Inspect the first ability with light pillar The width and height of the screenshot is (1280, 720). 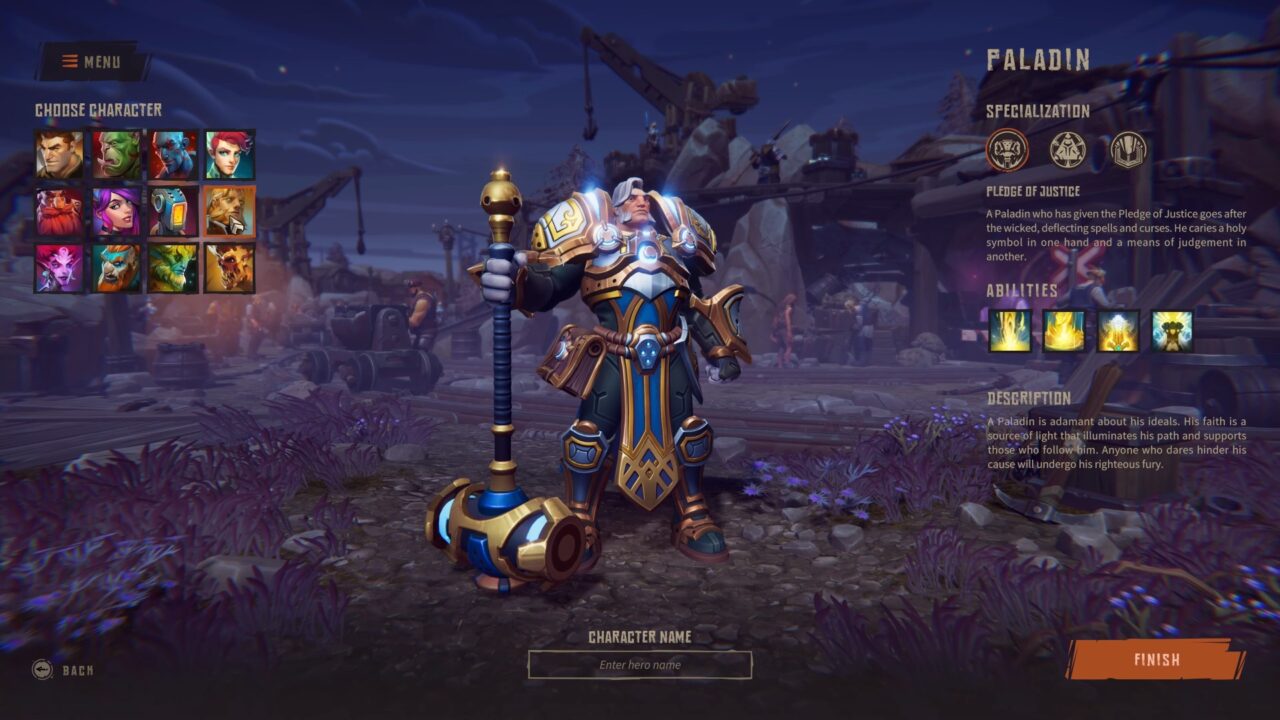[1010, 331]
